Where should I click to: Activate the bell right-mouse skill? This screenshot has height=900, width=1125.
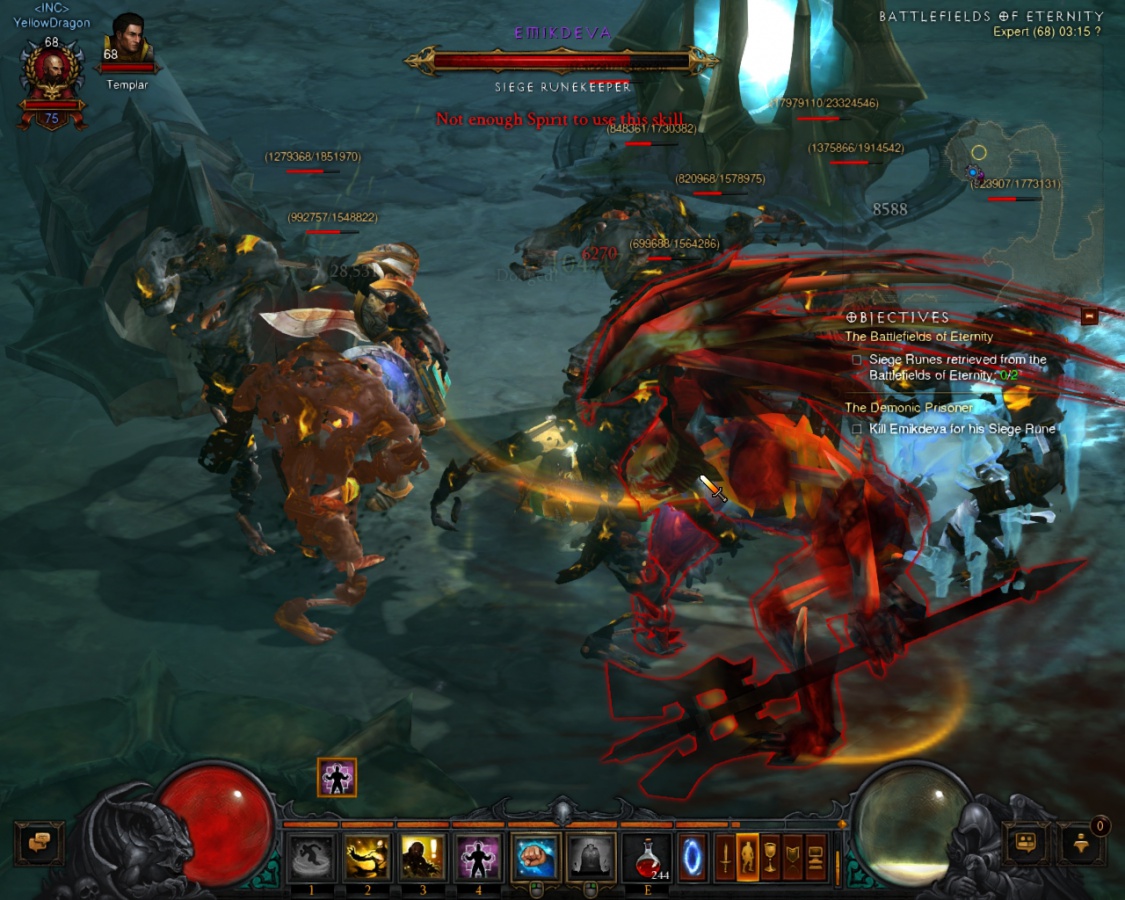coord(591,857)
